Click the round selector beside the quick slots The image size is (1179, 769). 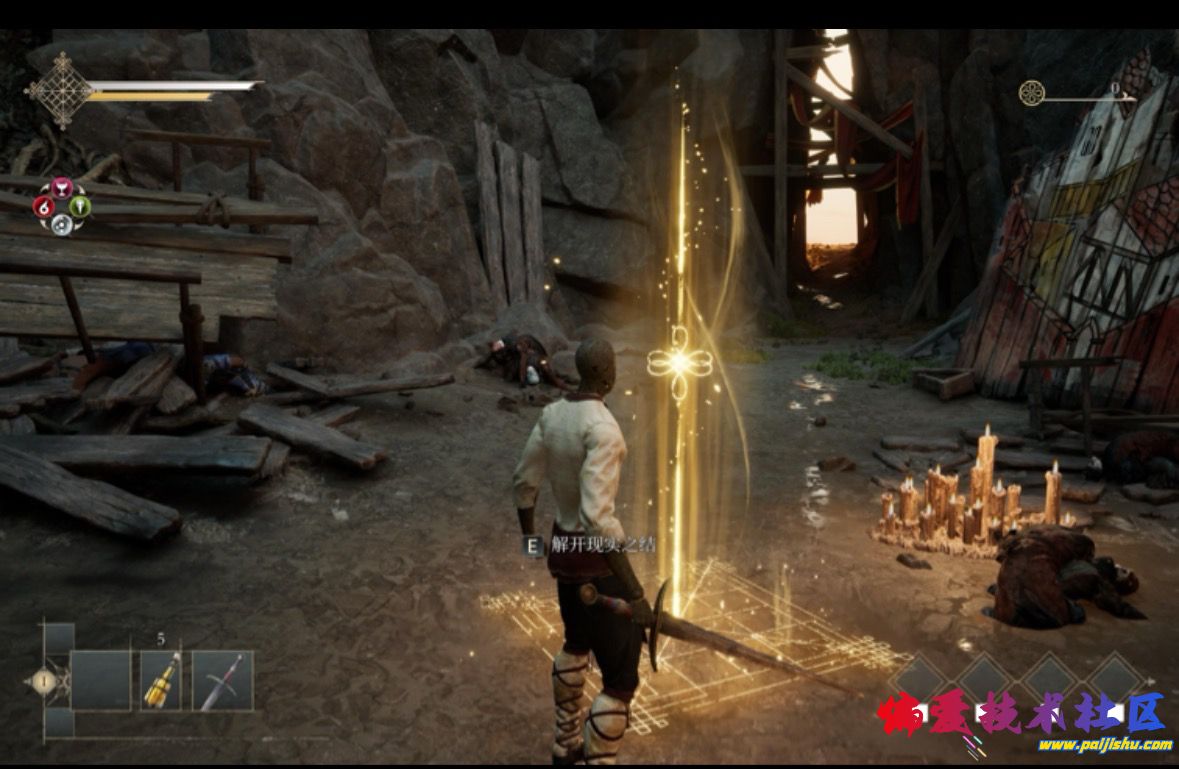pos(43,681)
